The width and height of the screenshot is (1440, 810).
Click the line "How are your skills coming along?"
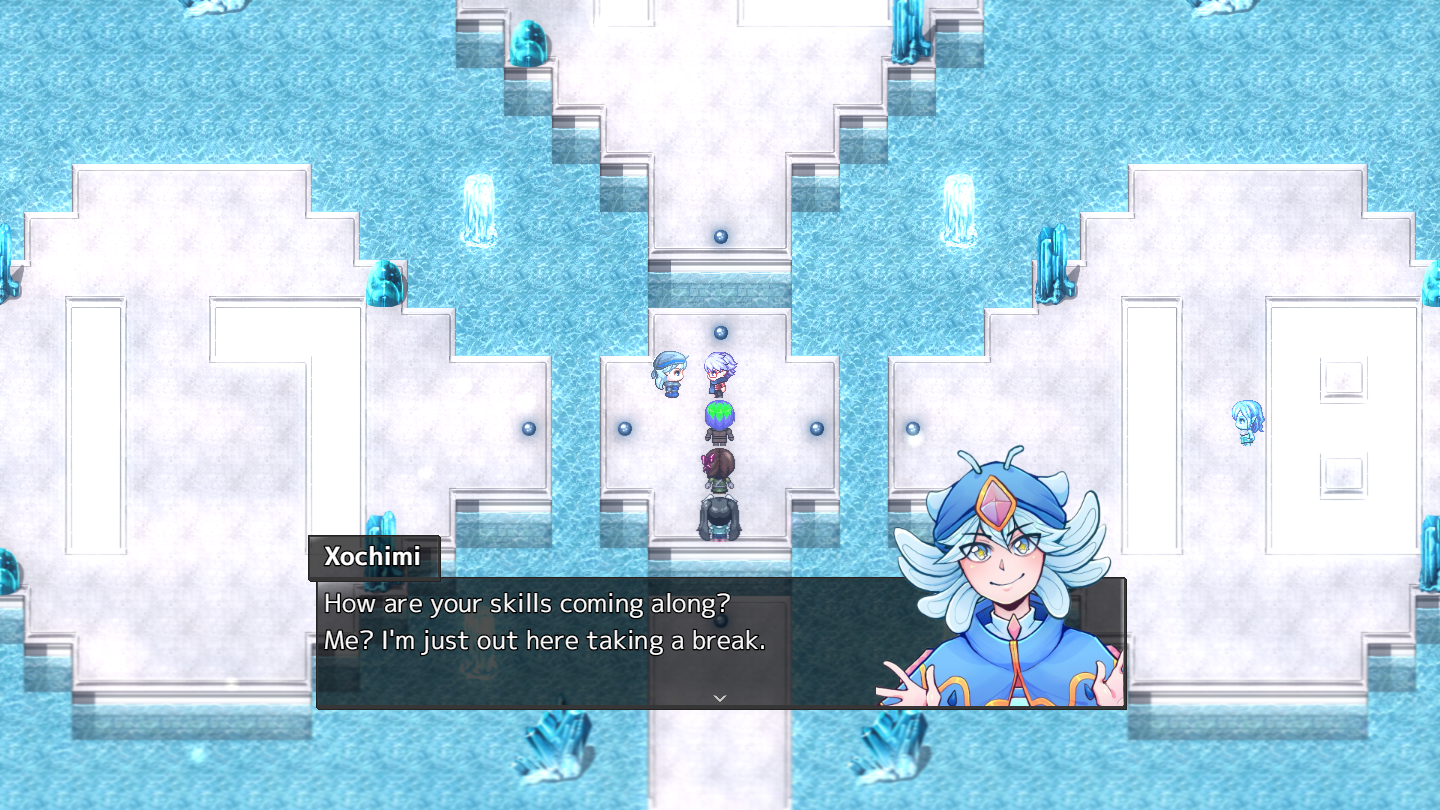point(524,604)
